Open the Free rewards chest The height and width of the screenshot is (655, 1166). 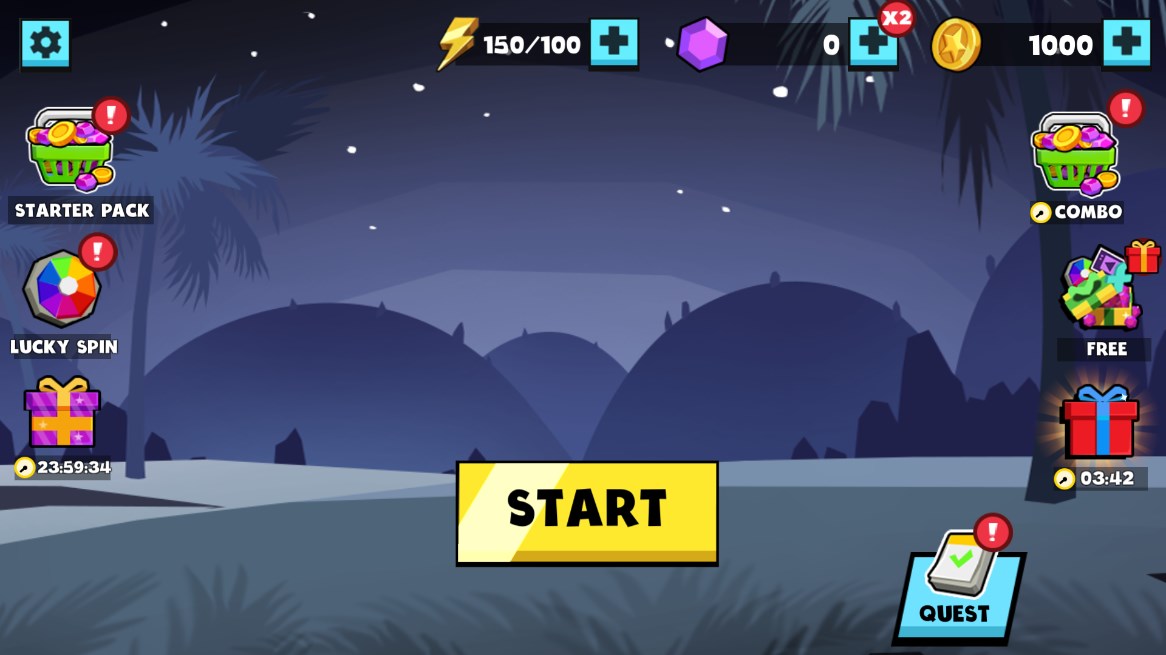point(1101,292)
